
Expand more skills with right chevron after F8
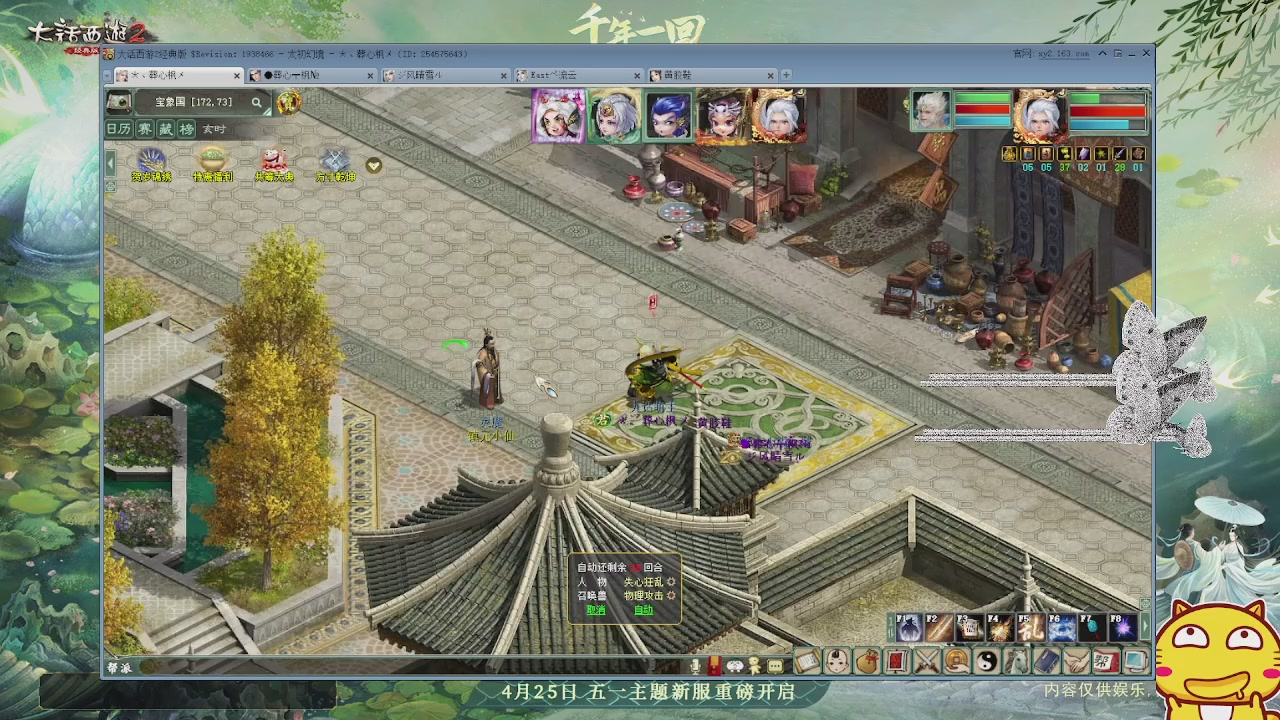point(1146,626)
